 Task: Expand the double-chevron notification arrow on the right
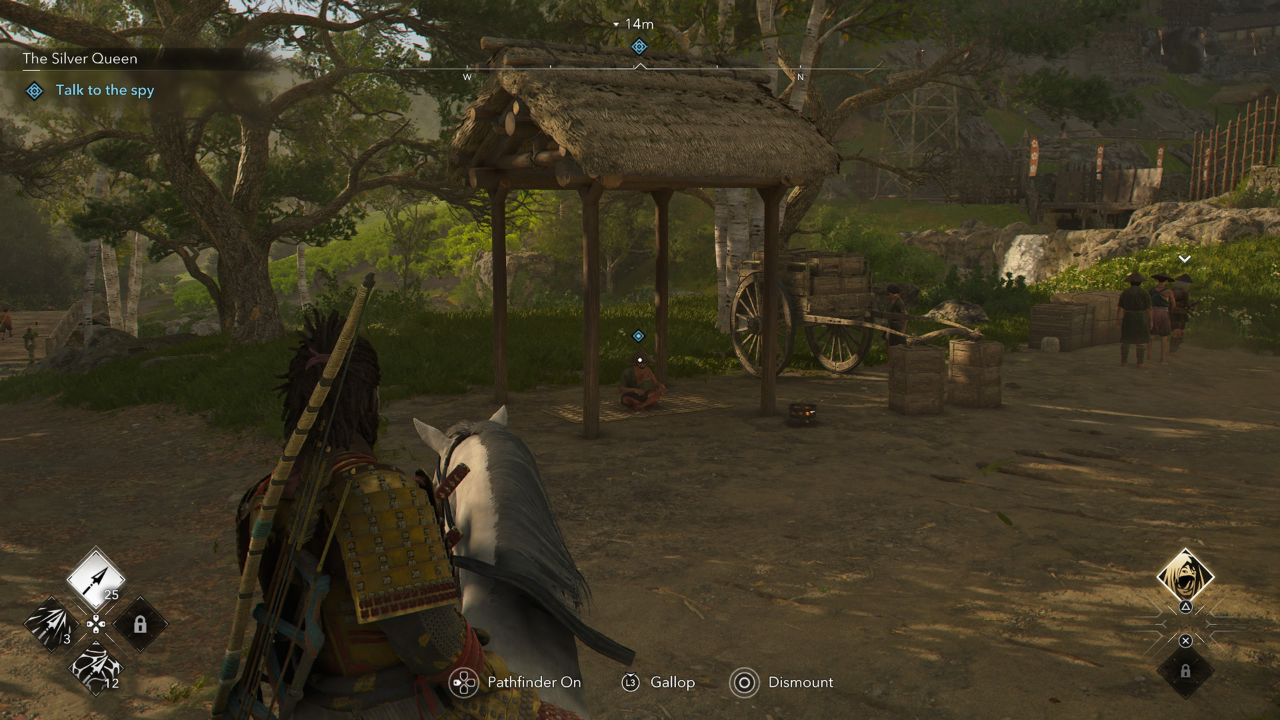tap(1184, 258)
